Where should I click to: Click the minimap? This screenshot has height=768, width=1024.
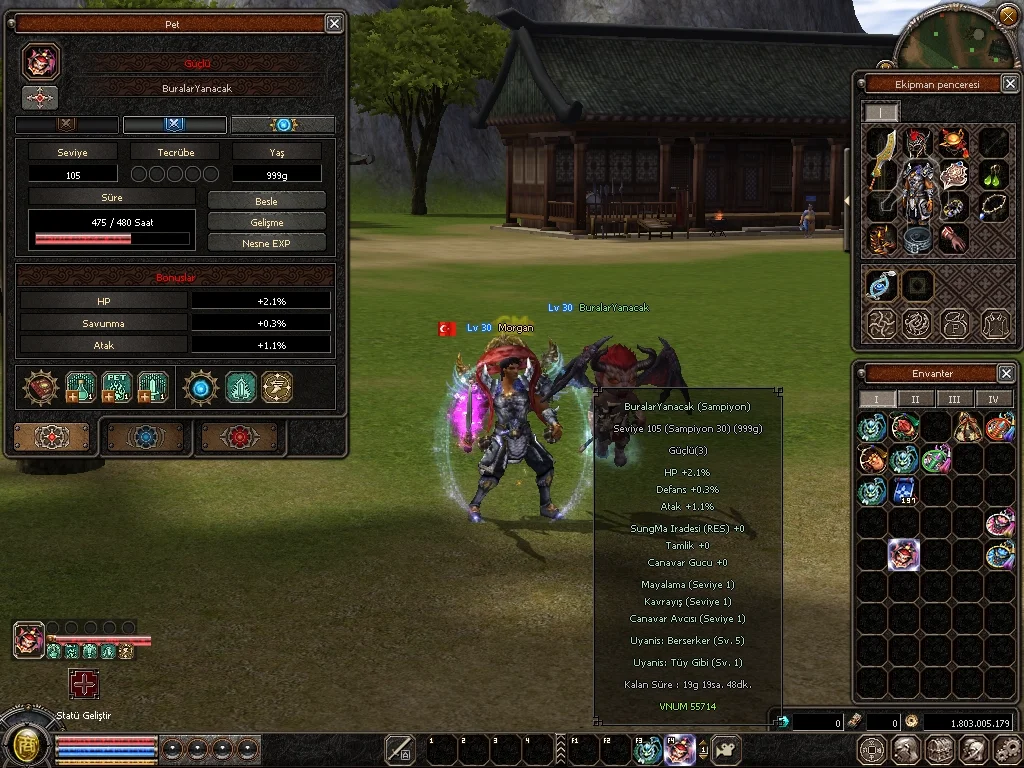point(950,40)
